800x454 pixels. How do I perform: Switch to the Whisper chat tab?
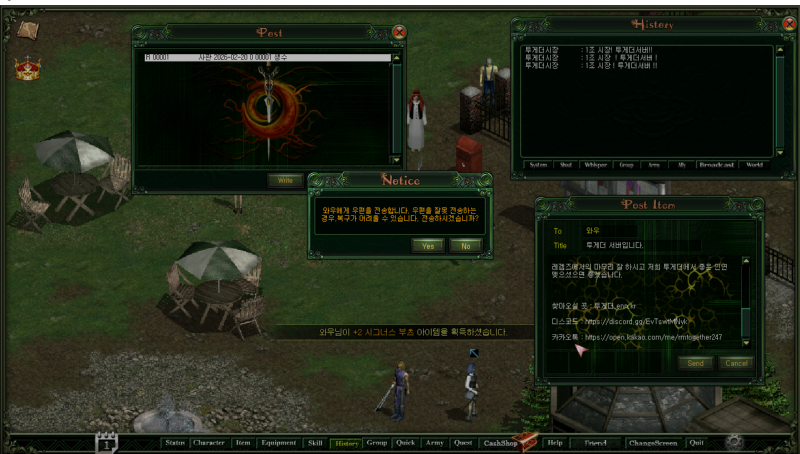[x=597, y=165]
